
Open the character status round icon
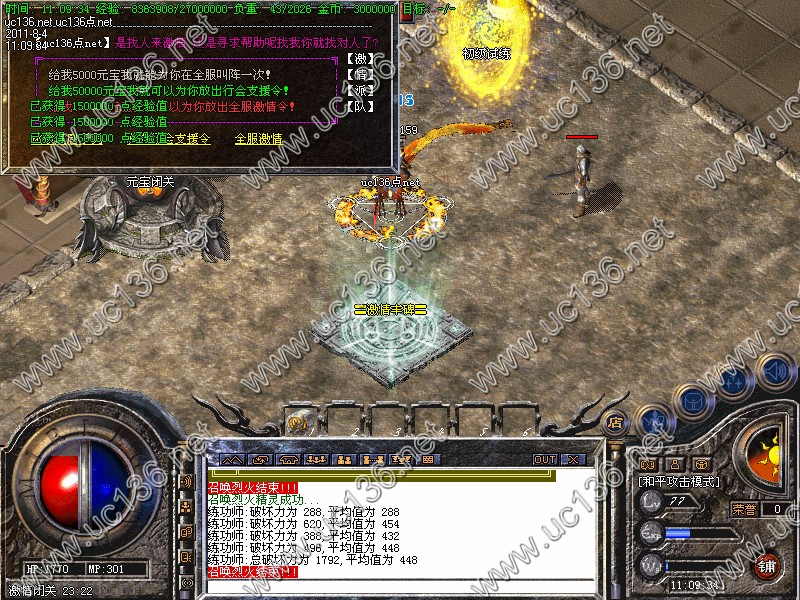(x=654, y=421)
